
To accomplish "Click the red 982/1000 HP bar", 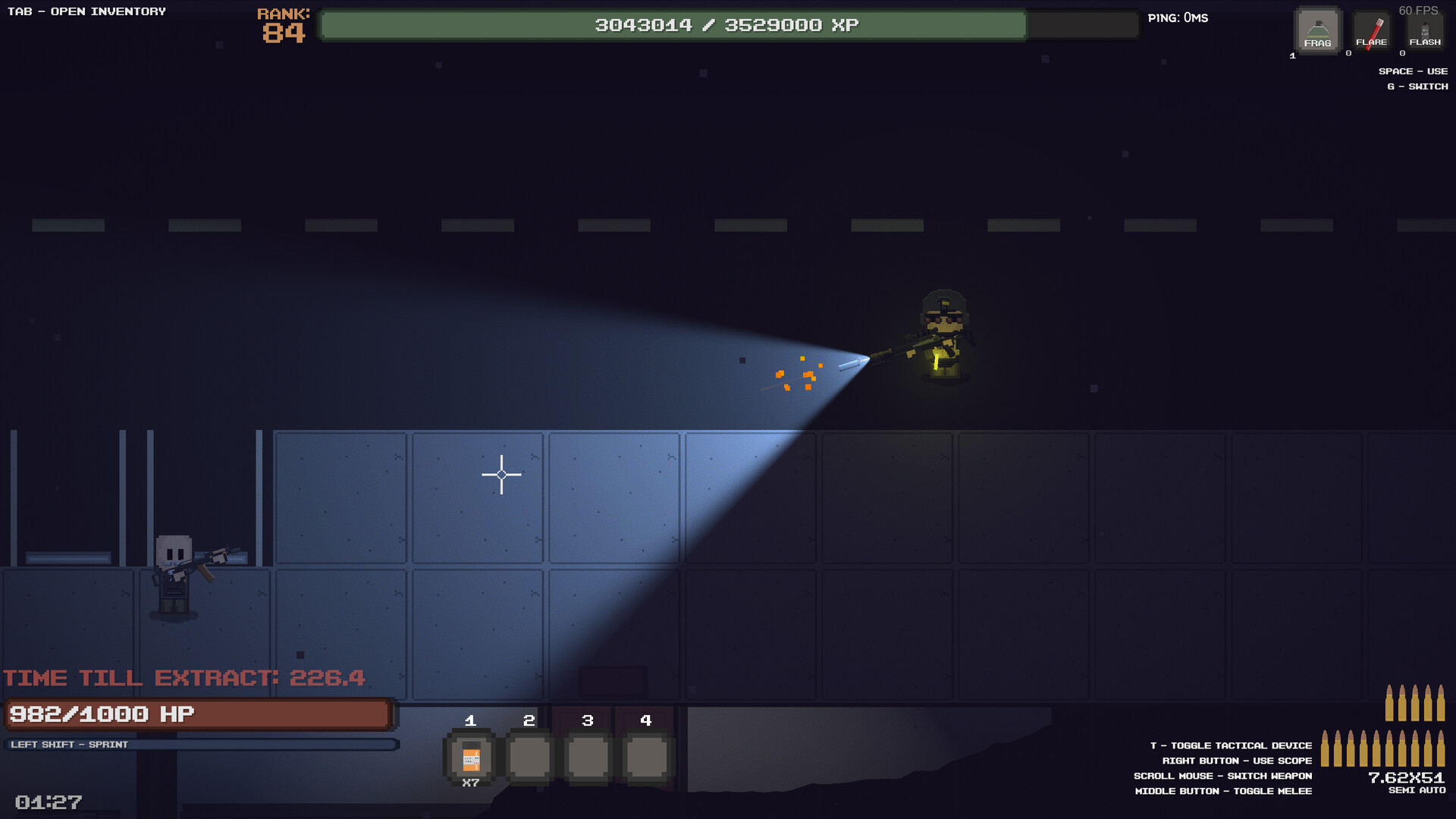I will point(197,713).
